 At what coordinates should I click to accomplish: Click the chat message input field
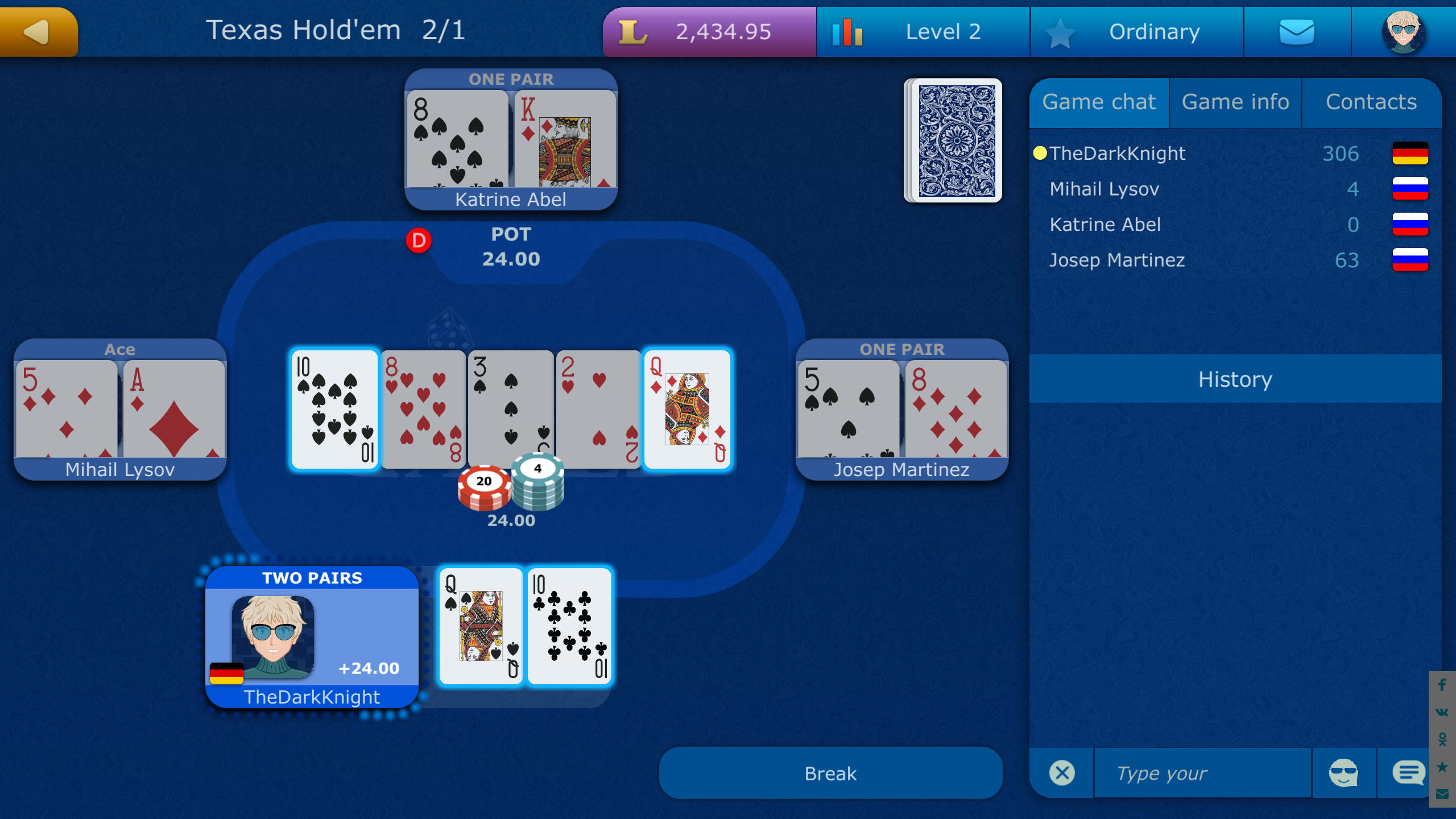coord(1202,772)
